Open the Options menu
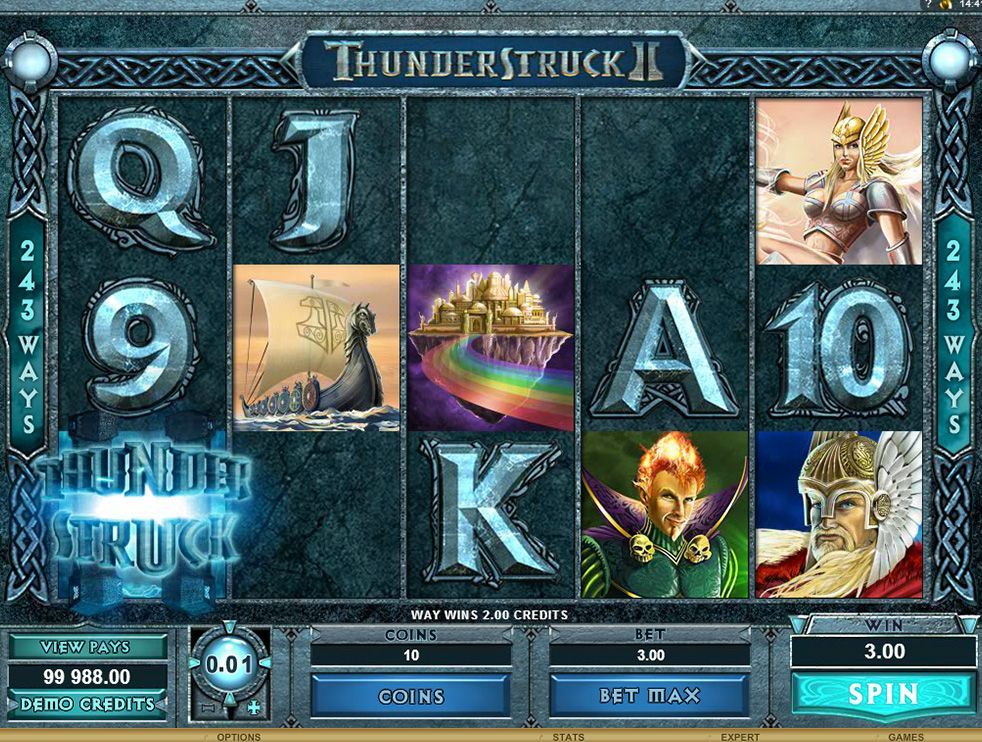This screenshot has width=982, height=742. tap(238, 737)
